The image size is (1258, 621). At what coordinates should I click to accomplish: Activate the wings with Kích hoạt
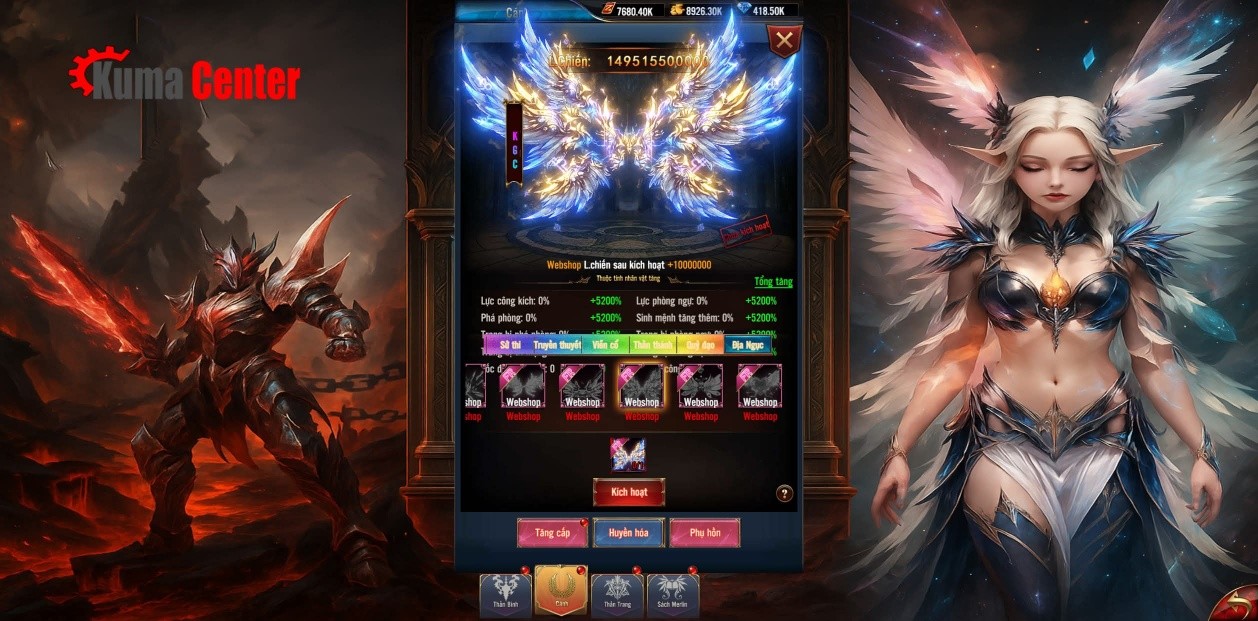pyautogui.click(x=629, y=492)
